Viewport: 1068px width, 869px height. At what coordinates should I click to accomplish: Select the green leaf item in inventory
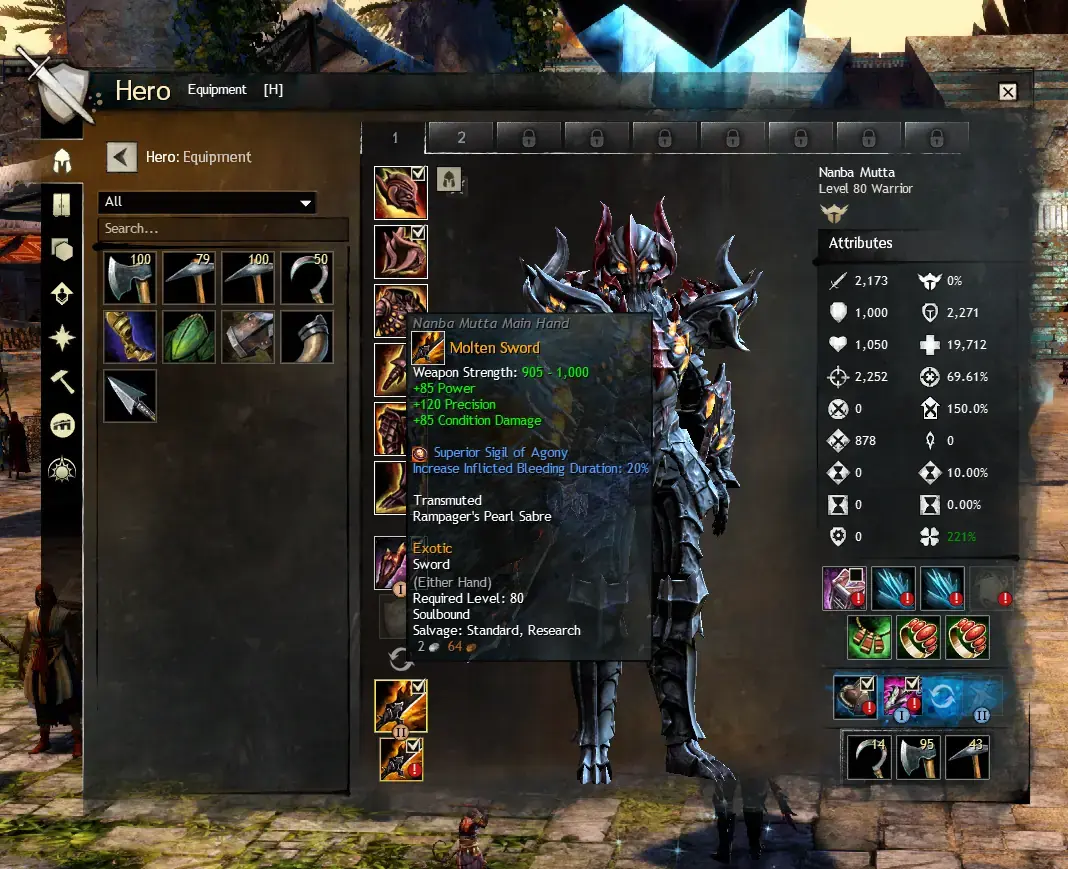tap(189, 337)
